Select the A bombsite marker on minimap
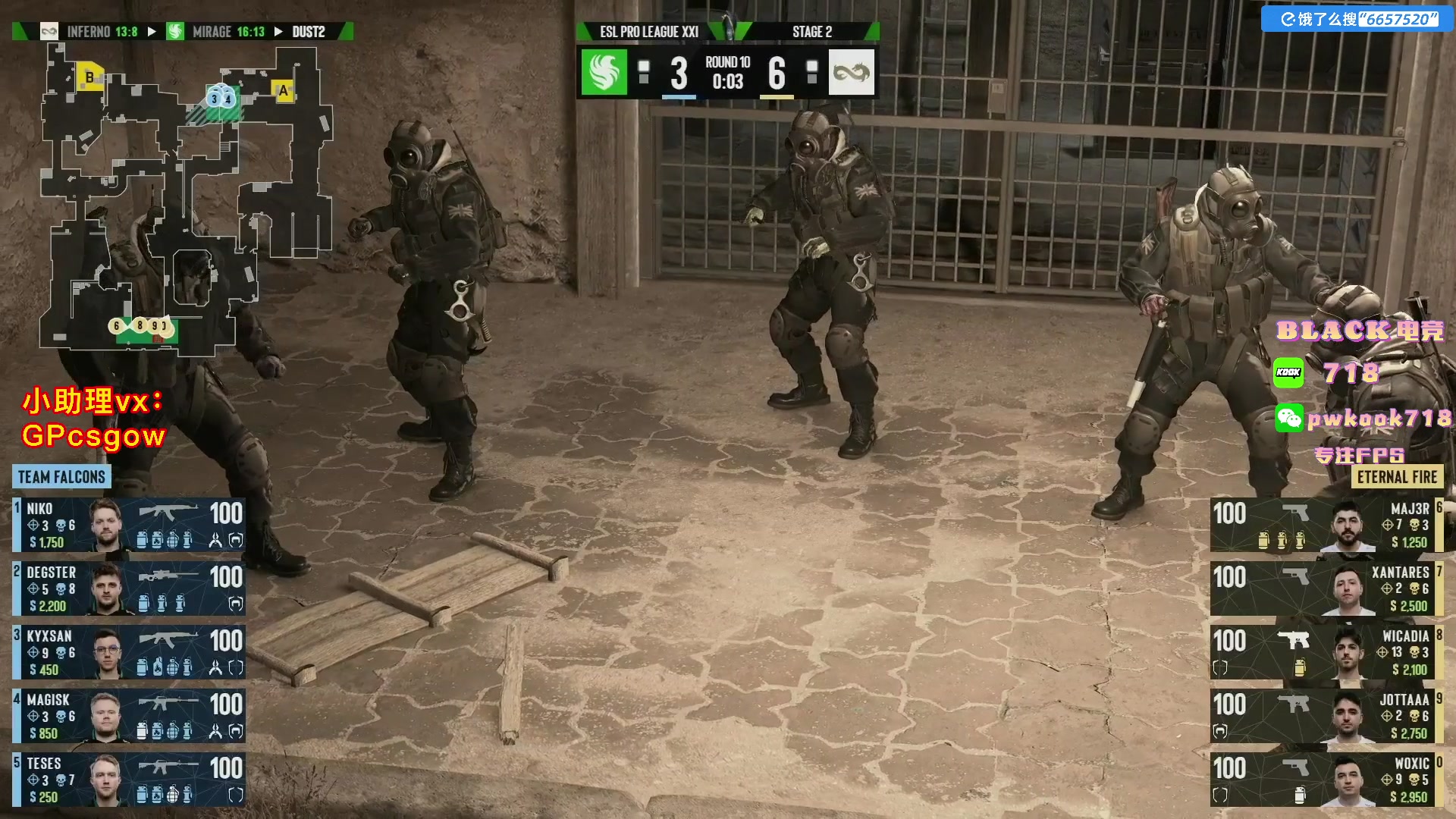 (283, 91)
